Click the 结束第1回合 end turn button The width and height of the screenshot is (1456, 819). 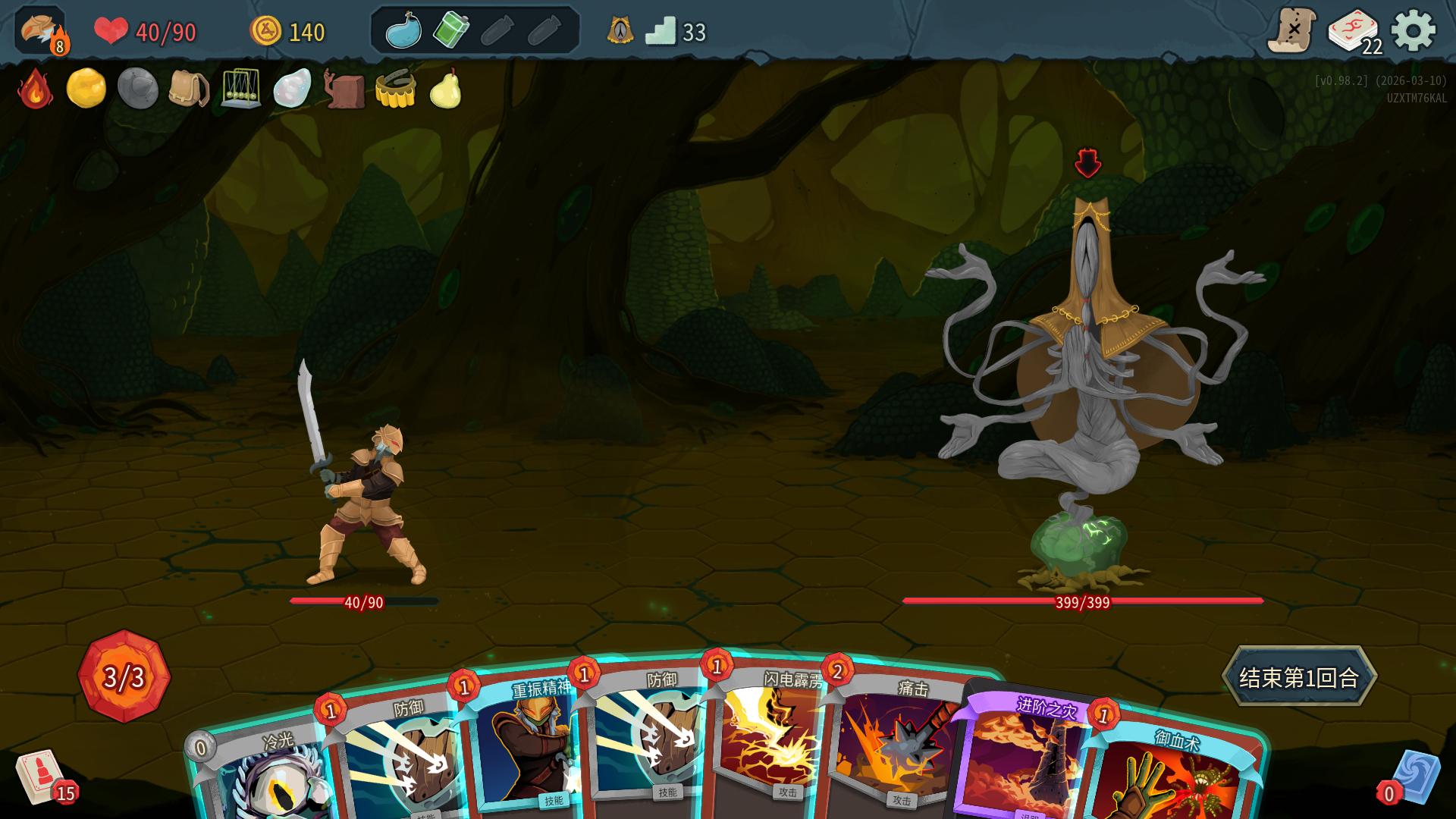click(x=1298, y=676)
